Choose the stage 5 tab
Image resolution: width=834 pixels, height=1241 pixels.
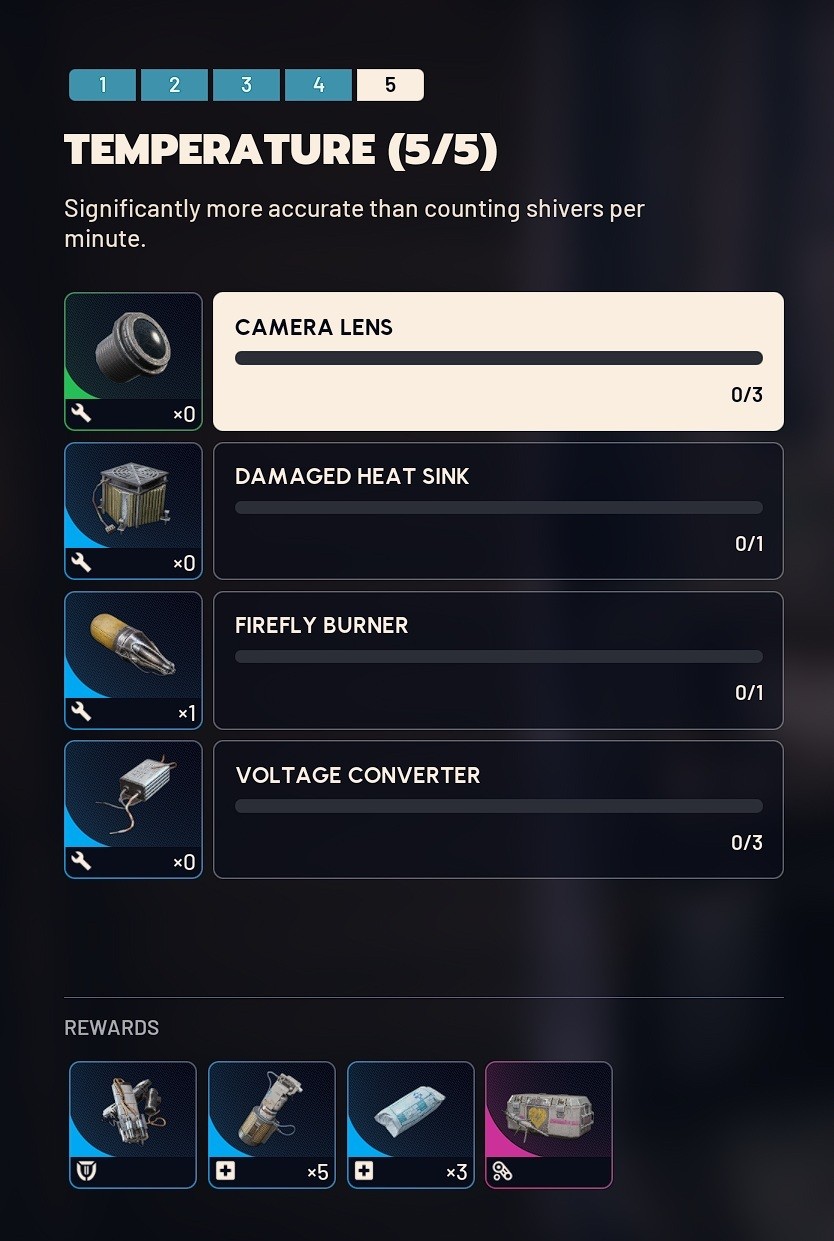390,85
